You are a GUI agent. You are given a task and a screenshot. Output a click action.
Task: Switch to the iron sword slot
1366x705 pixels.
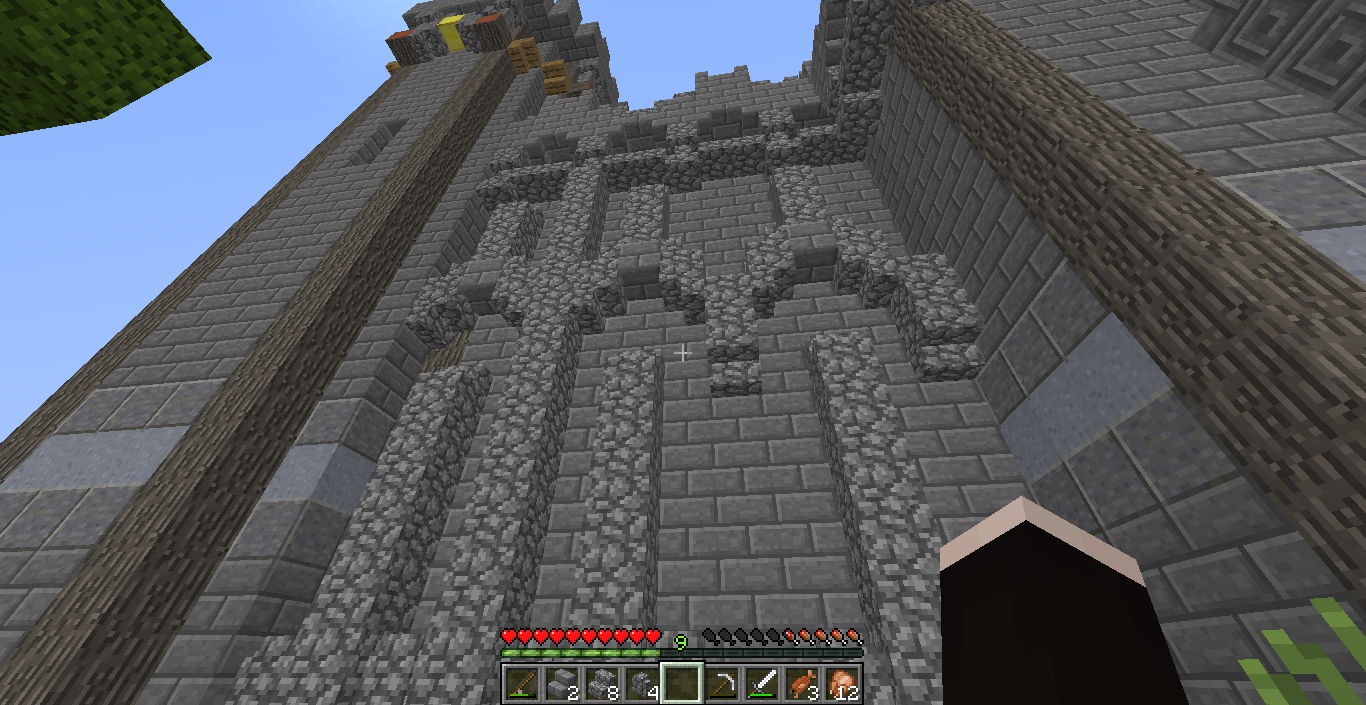pos(761,684)
